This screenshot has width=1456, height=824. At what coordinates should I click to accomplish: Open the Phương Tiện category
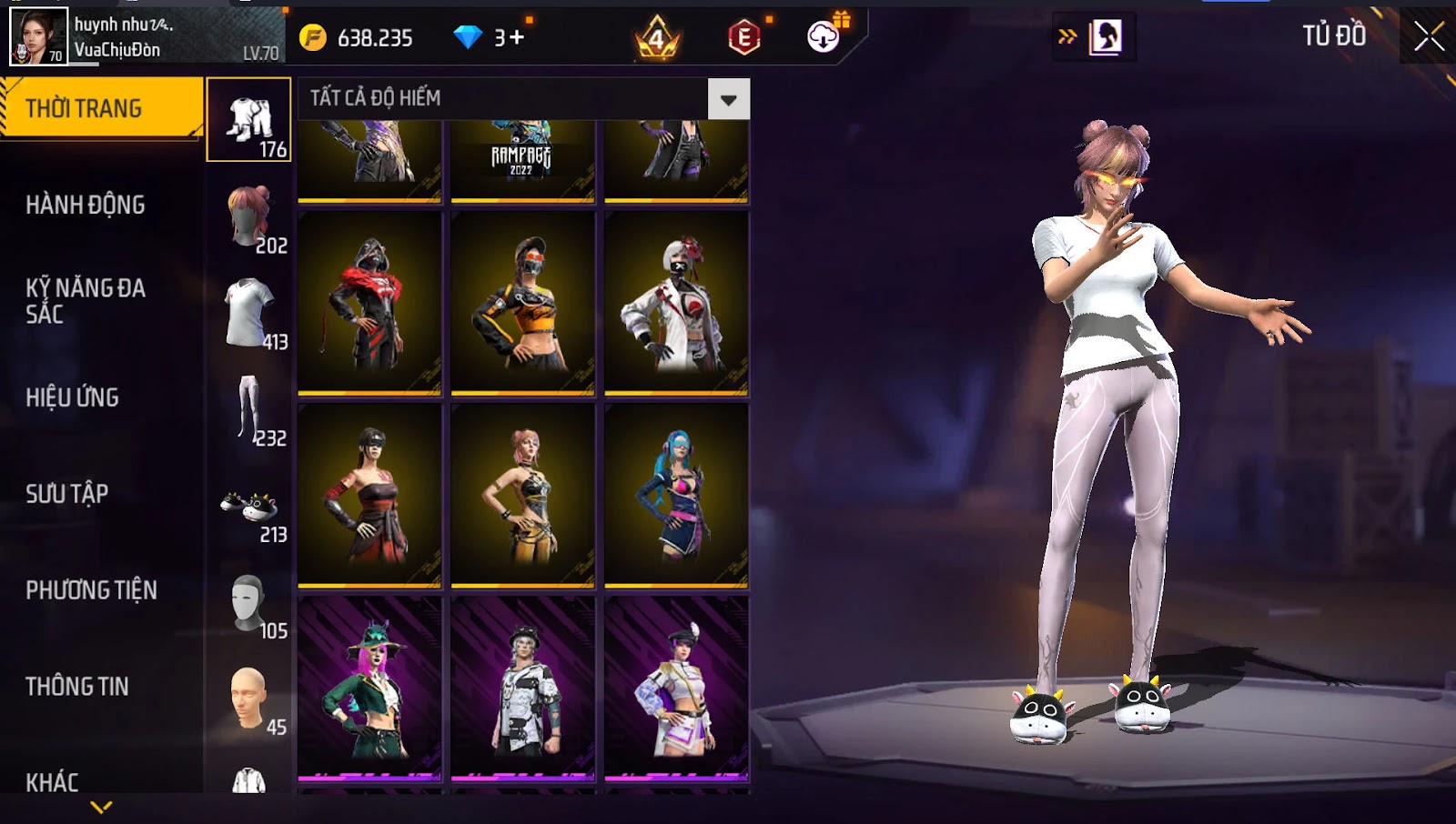coord(91,590)
